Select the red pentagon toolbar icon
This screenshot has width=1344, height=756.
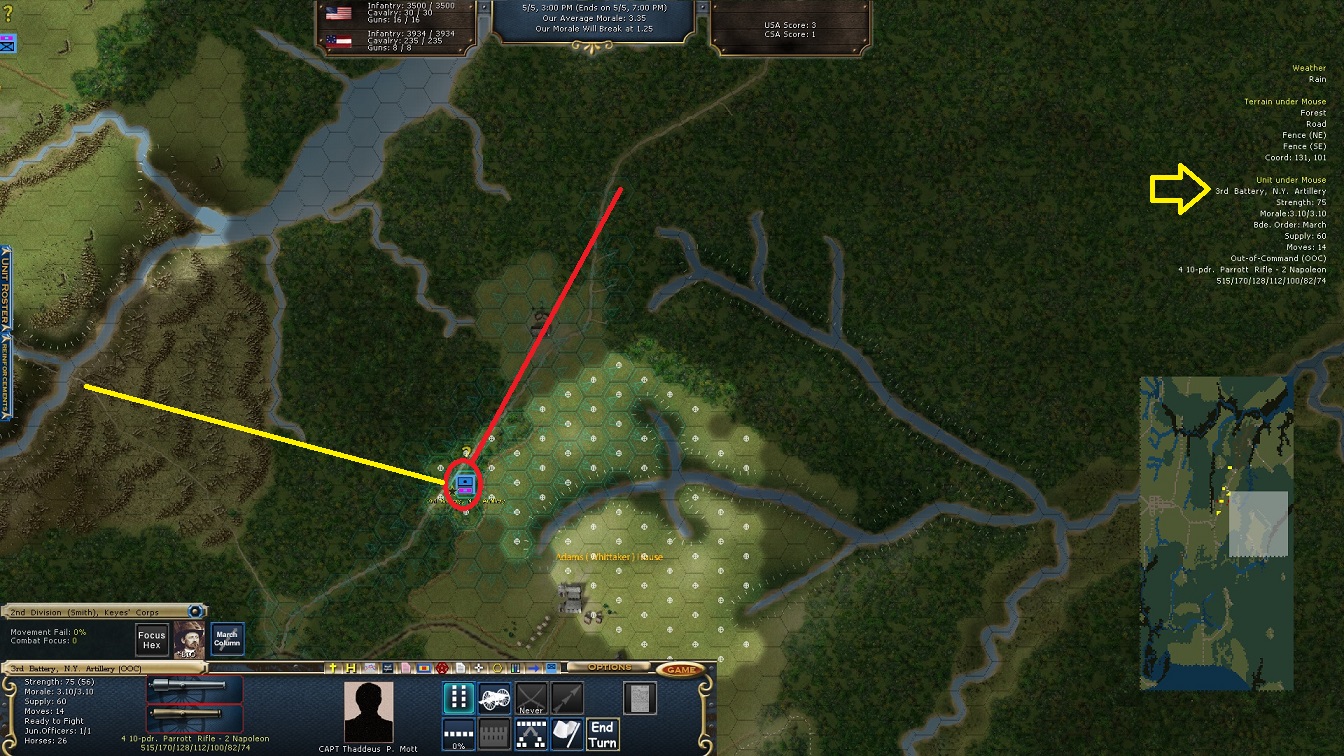(x=441, y=668)
